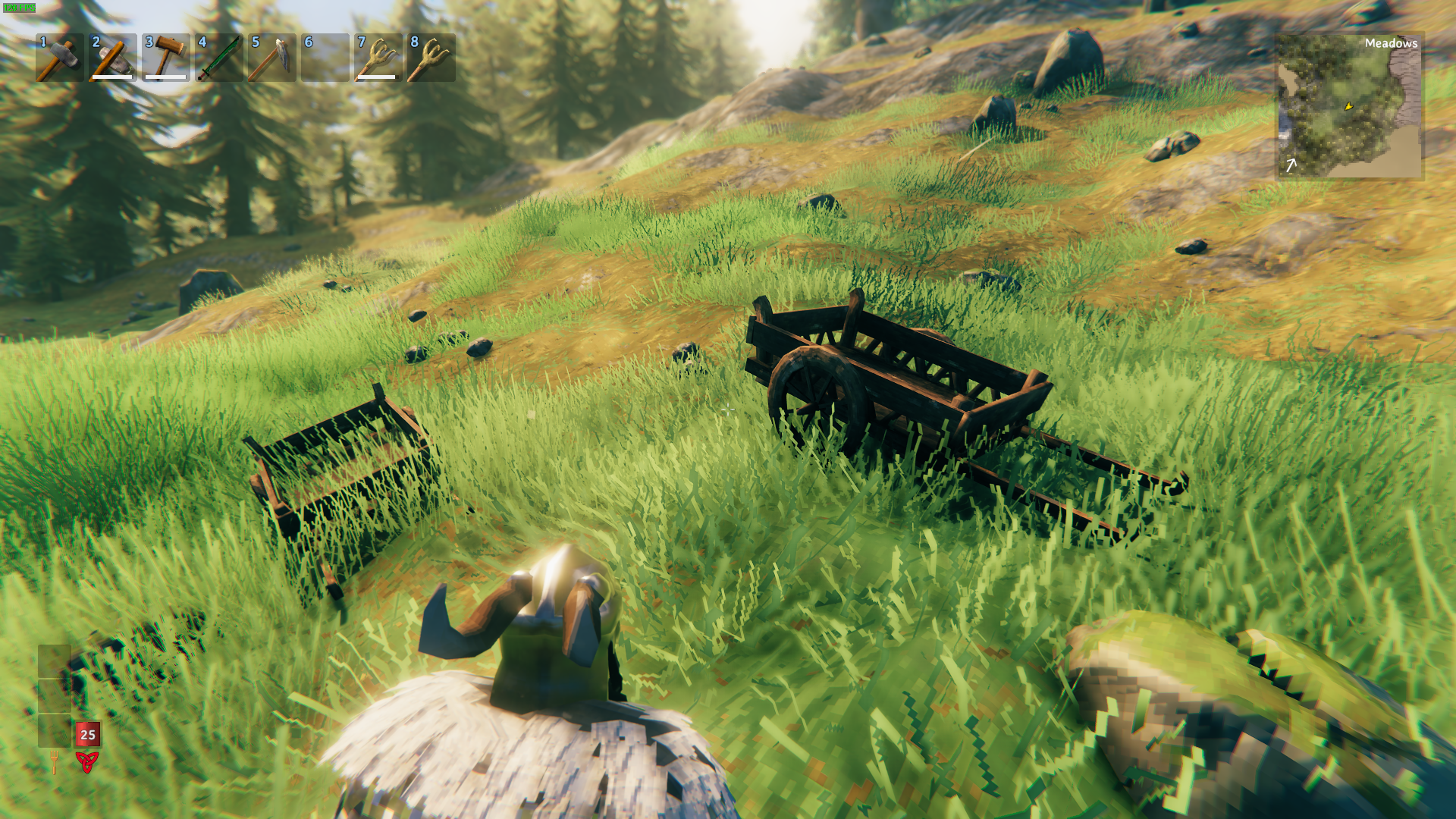Screen dimensions: 1456x819
Task: Equip the stone axe in slot 2
Action: pos(112,58)
